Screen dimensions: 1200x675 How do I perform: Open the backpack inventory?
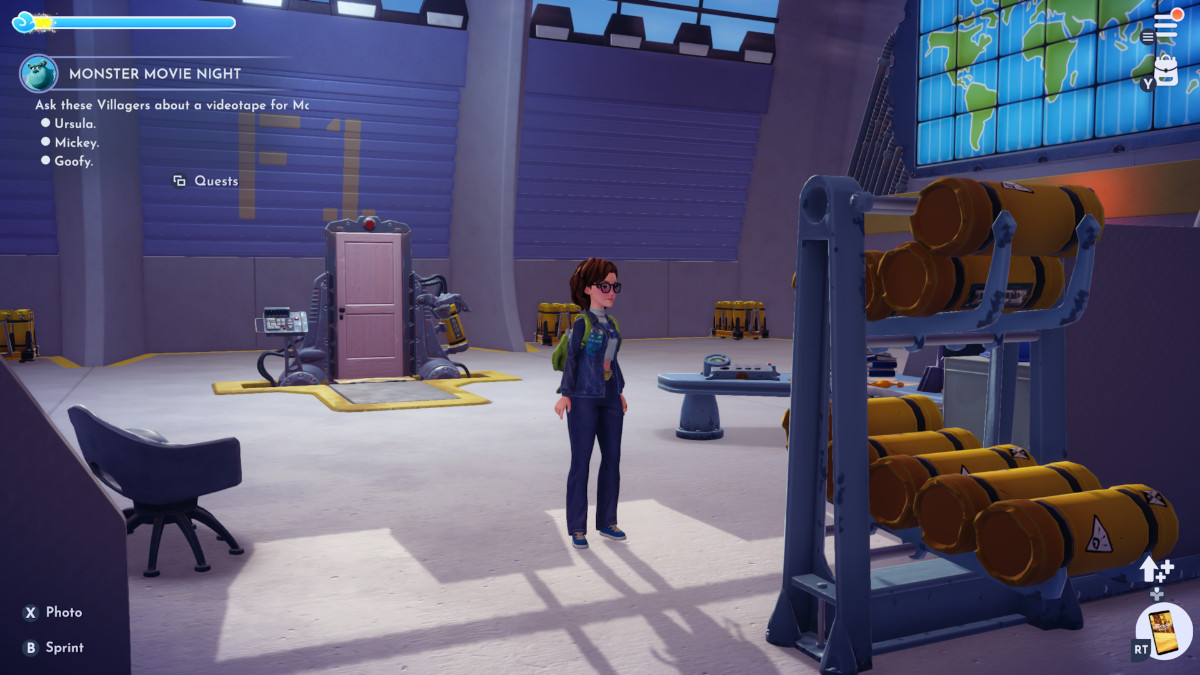(1166, 72)
